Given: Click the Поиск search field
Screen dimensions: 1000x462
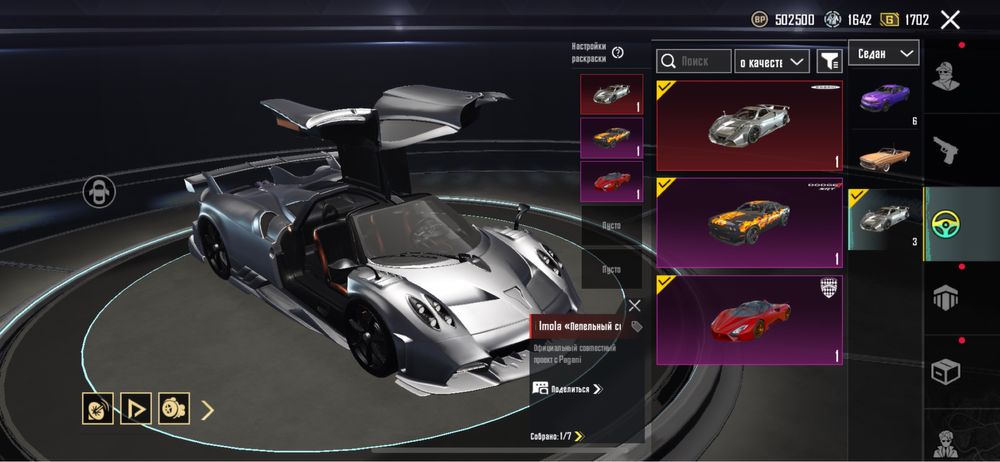Looking at the screenshot, I should coord(694,62).
